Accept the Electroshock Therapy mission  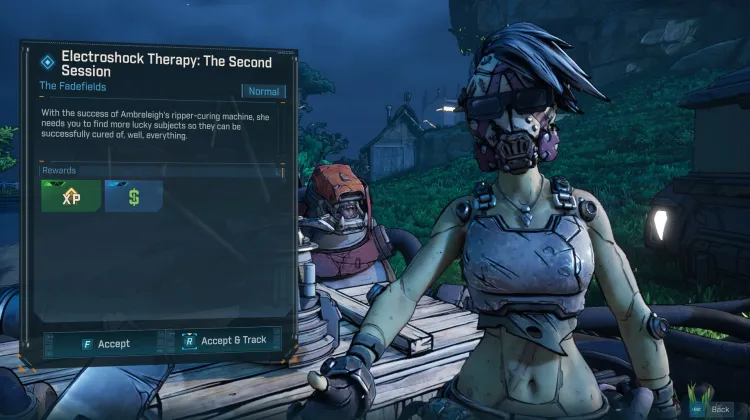(105, 343)
